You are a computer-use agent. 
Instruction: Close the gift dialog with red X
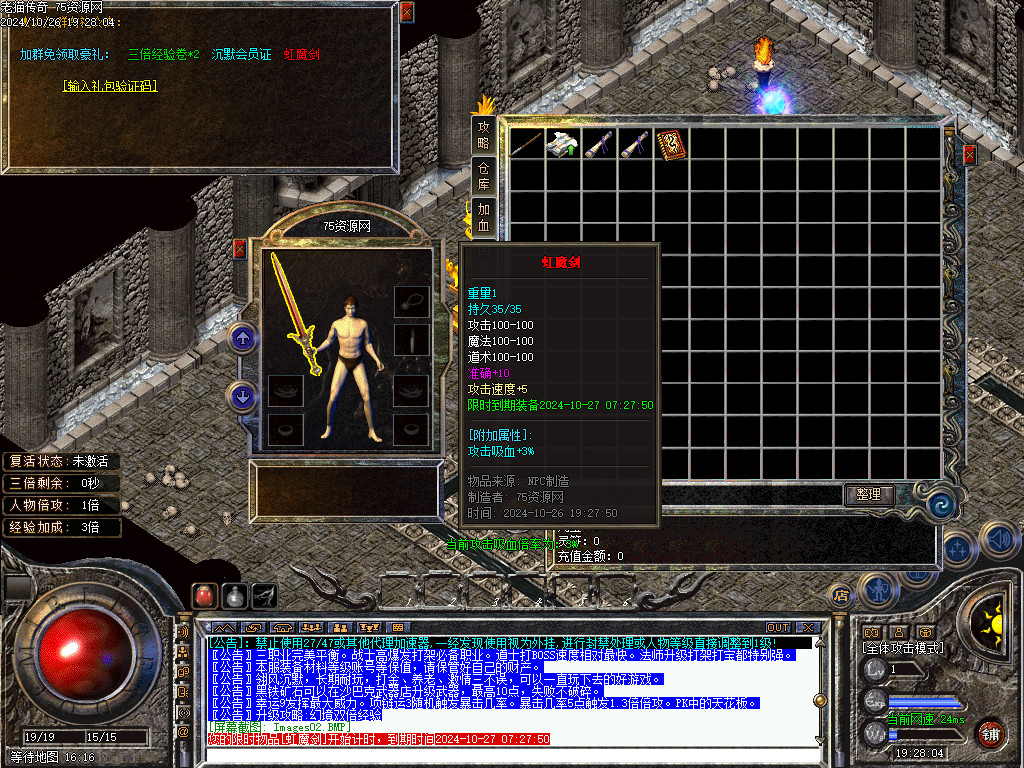click(406, 13)
